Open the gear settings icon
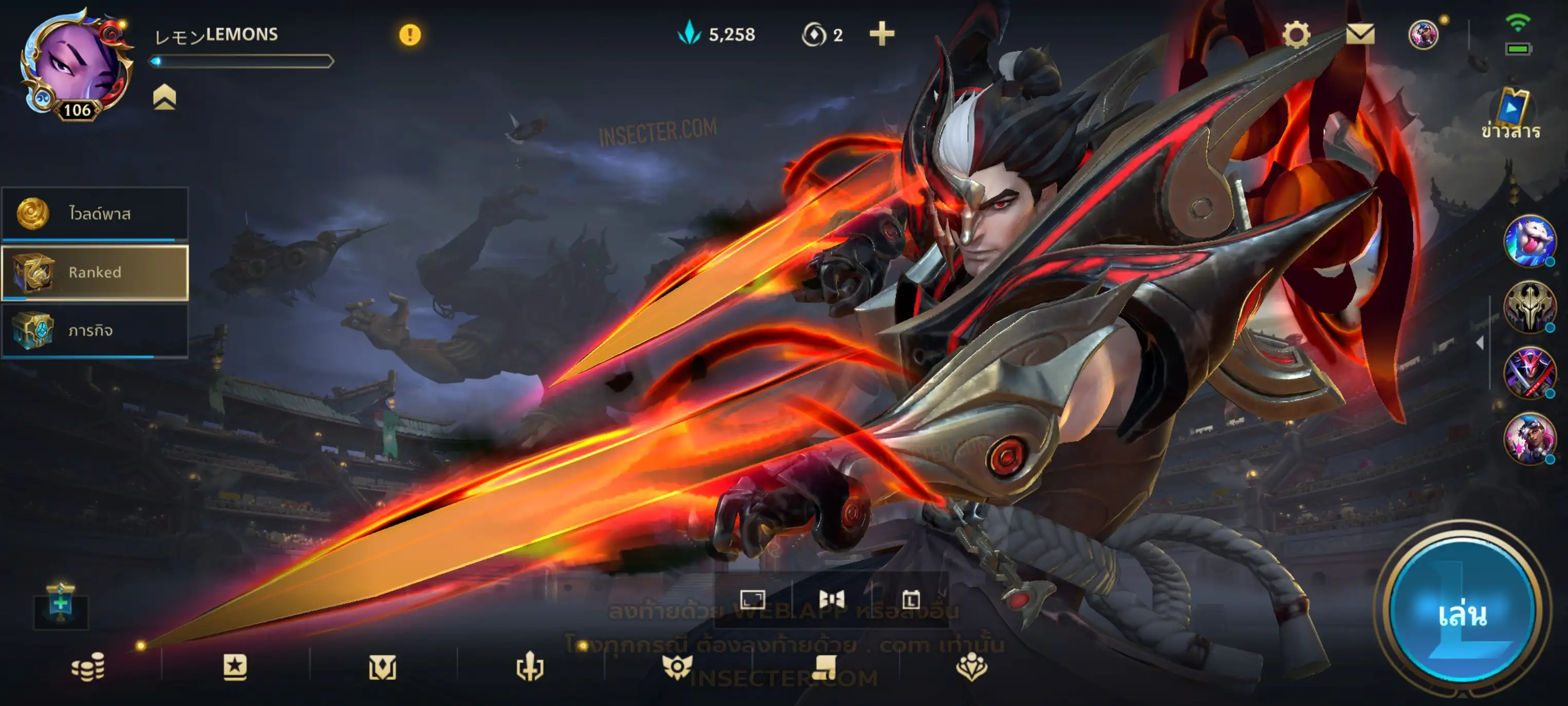 pyautogui.click(x=1296, y=34)
